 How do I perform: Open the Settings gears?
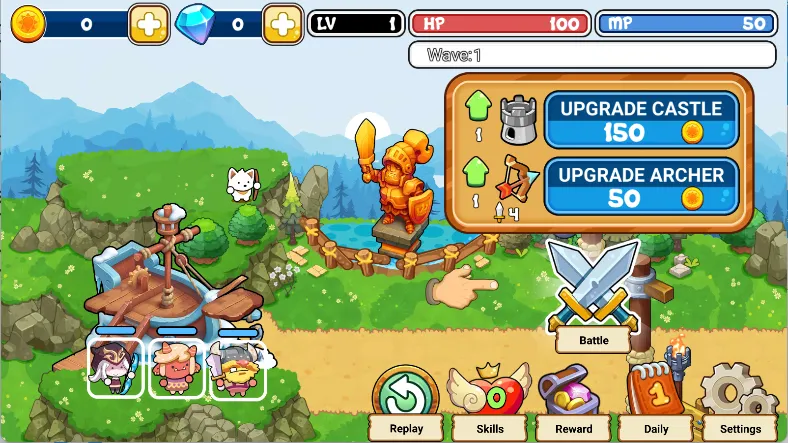pyautogui.click(x=741, y=404)
